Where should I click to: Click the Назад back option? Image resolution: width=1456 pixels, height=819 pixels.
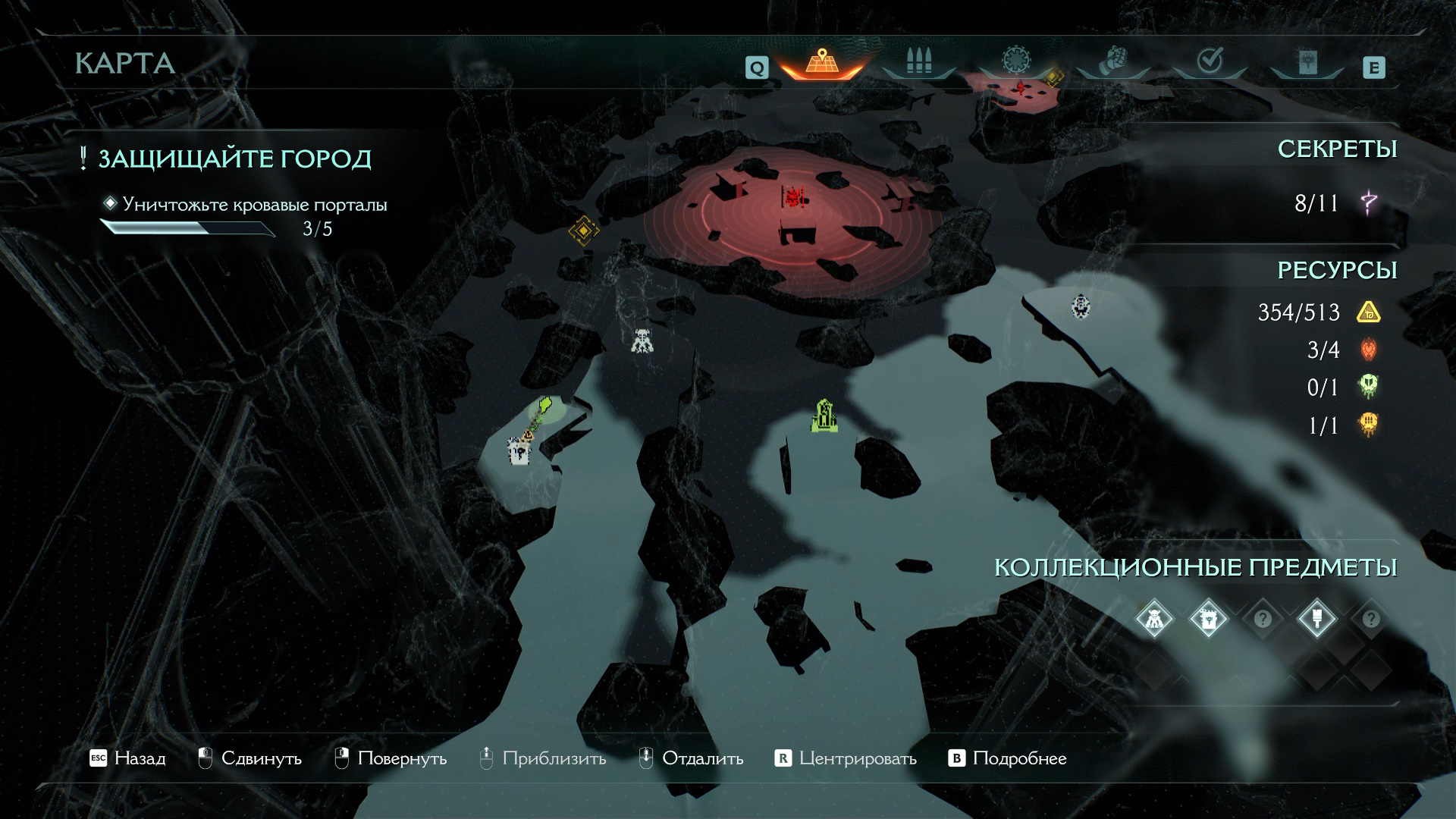[127, 758]
